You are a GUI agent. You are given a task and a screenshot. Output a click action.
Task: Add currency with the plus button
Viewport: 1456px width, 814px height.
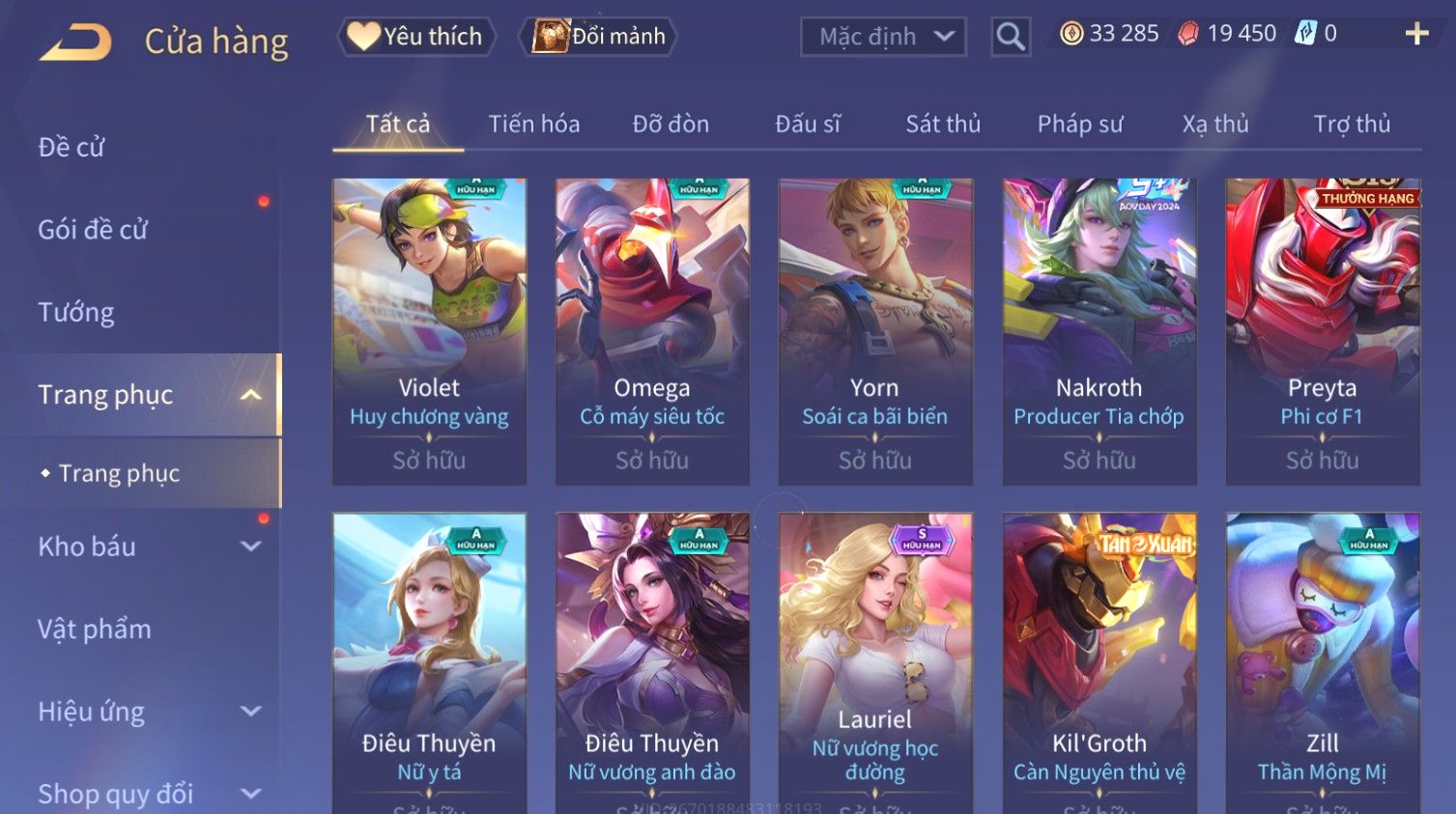click(x=1416, y=35)
